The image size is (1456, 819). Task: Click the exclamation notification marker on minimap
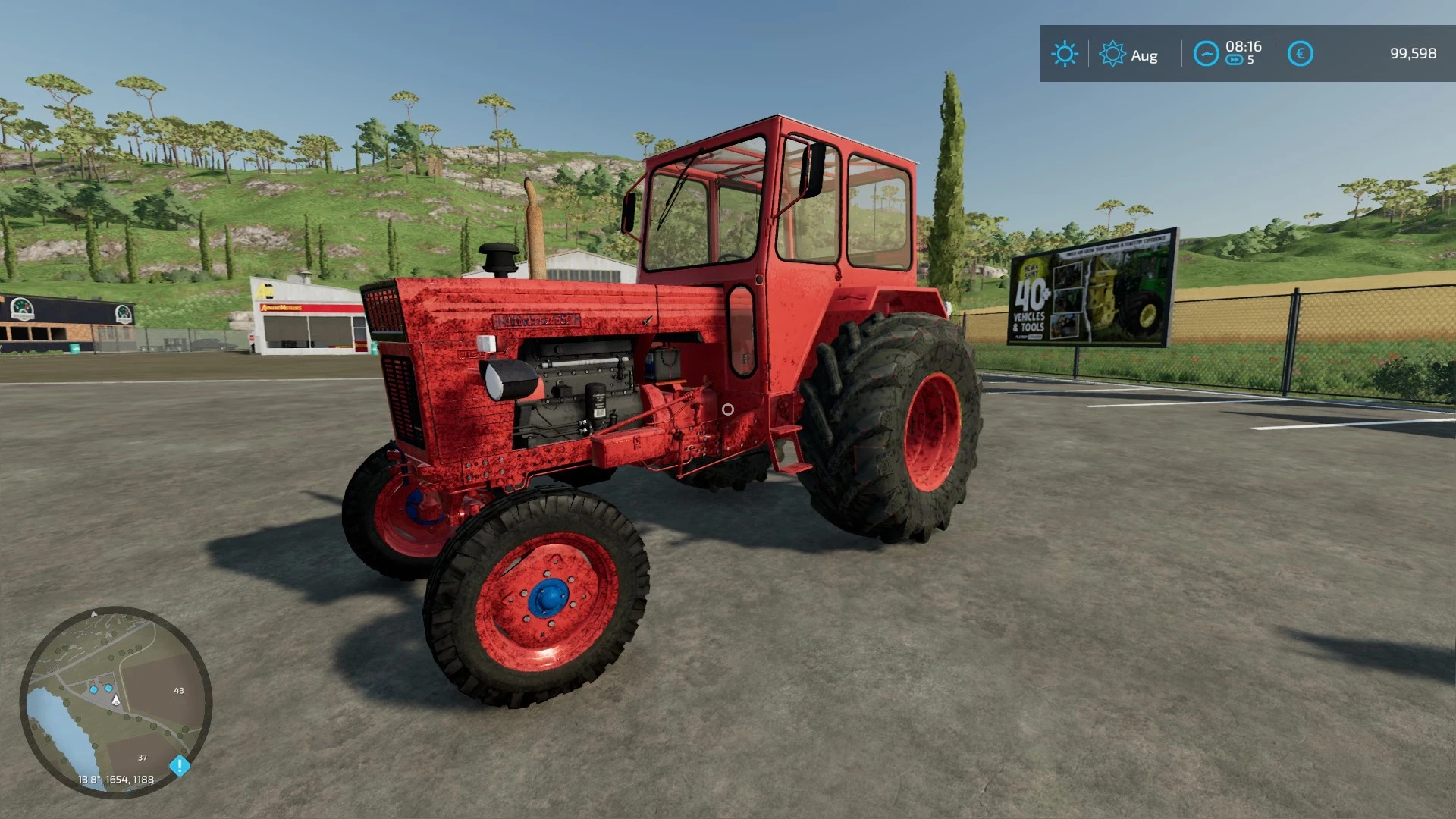(180, 765)
